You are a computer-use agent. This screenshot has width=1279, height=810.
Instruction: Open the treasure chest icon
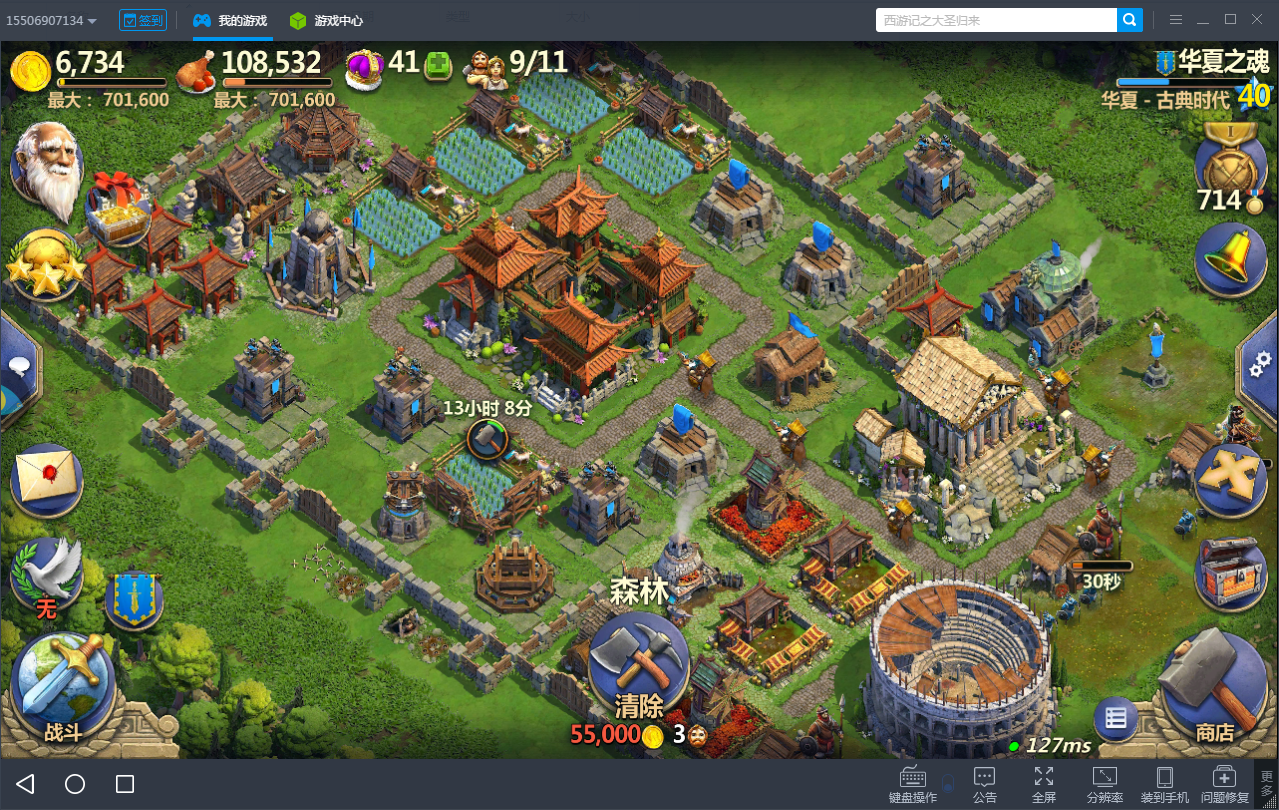click(x=1230, y=572)
